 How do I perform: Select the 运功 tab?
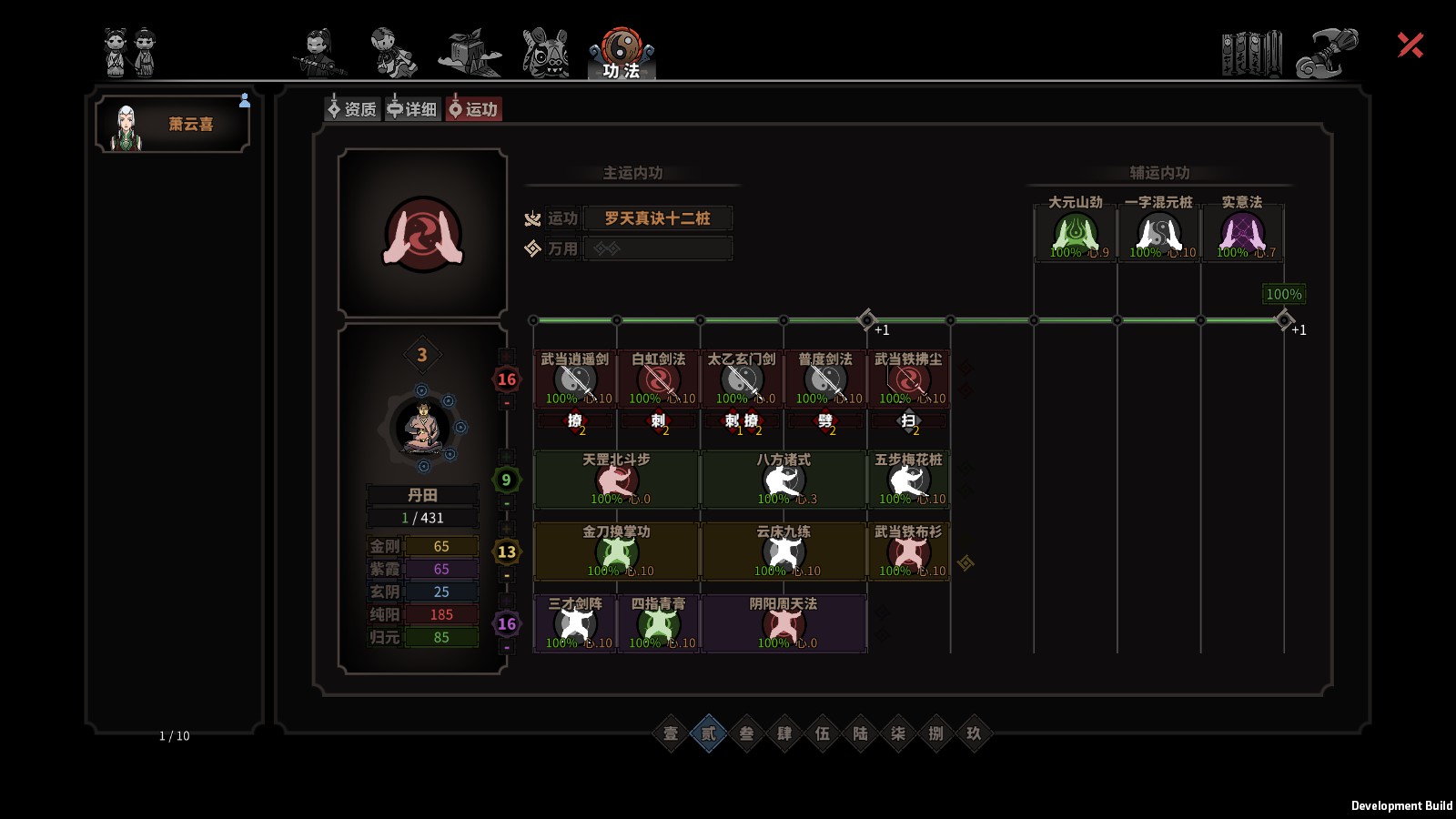[x=473, y=109]
